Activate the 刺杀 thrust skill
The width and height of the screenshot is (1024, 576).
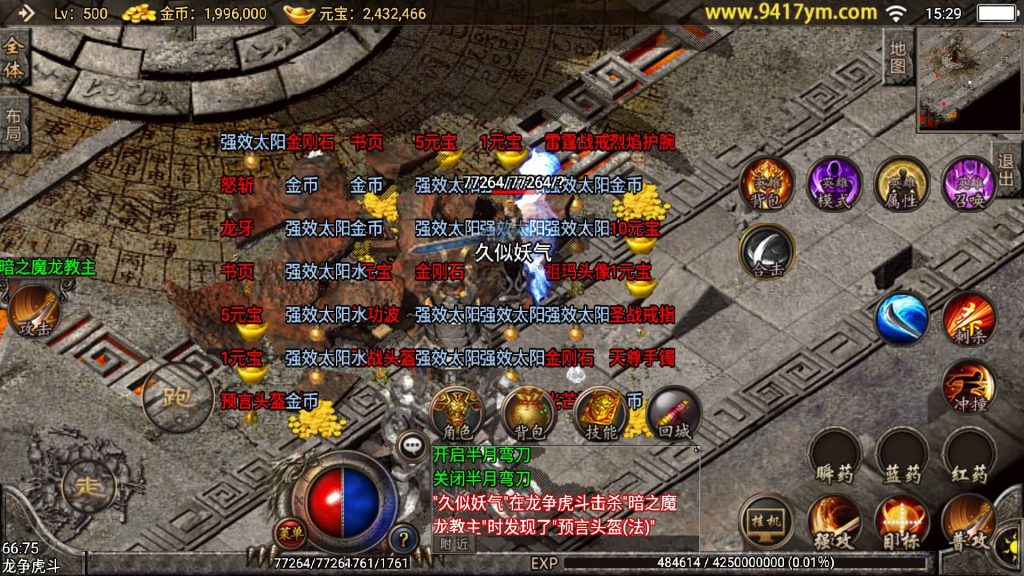[968, 318]
